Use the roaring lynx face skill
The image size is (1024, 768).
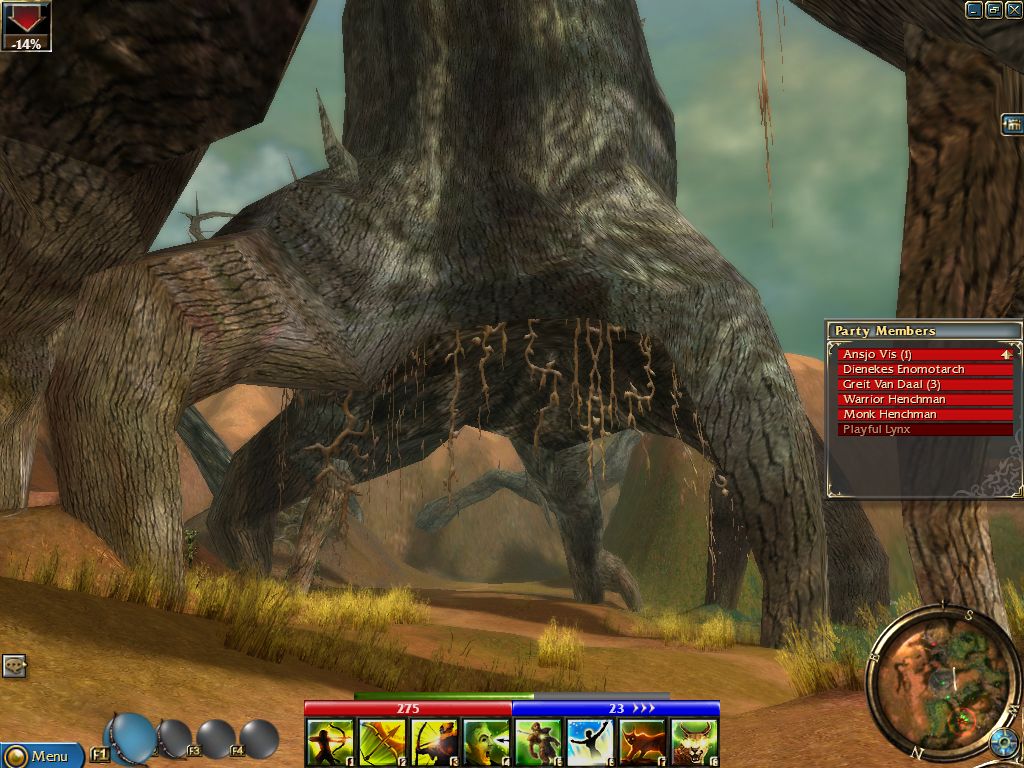point(694,743)
